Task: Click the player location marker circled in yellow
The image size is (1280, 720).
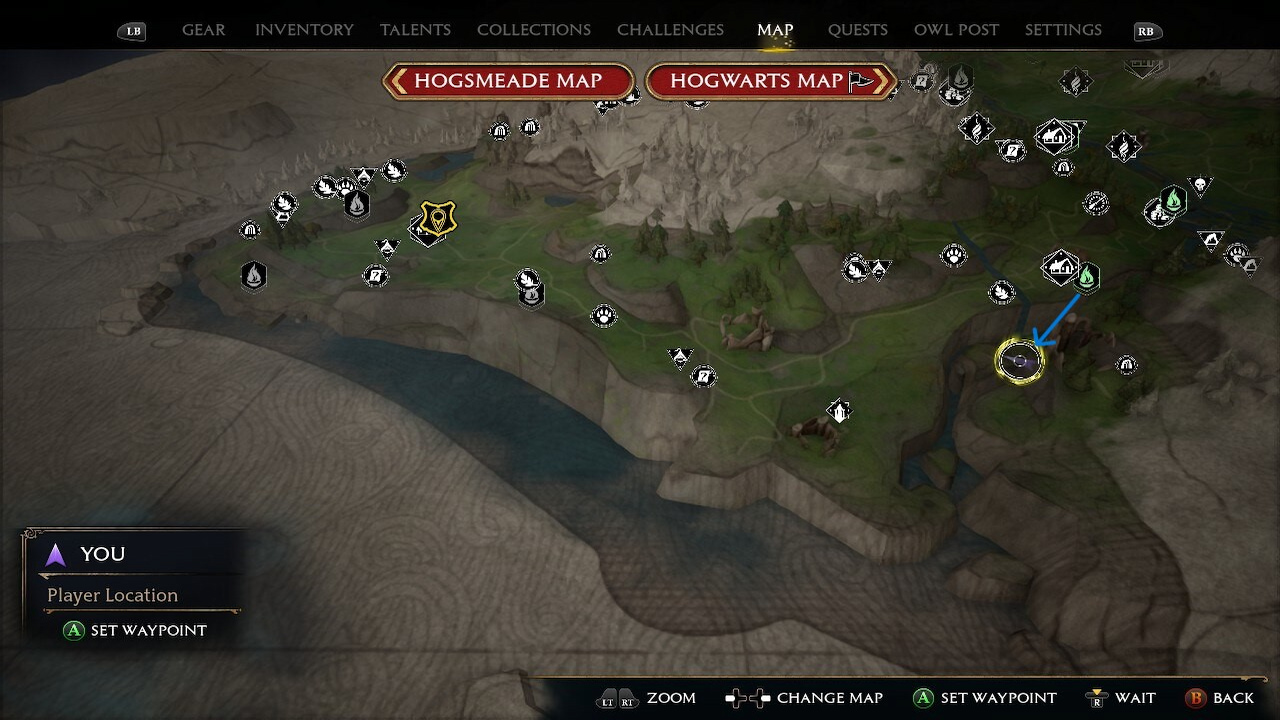Action: (x=1019, y=360)
